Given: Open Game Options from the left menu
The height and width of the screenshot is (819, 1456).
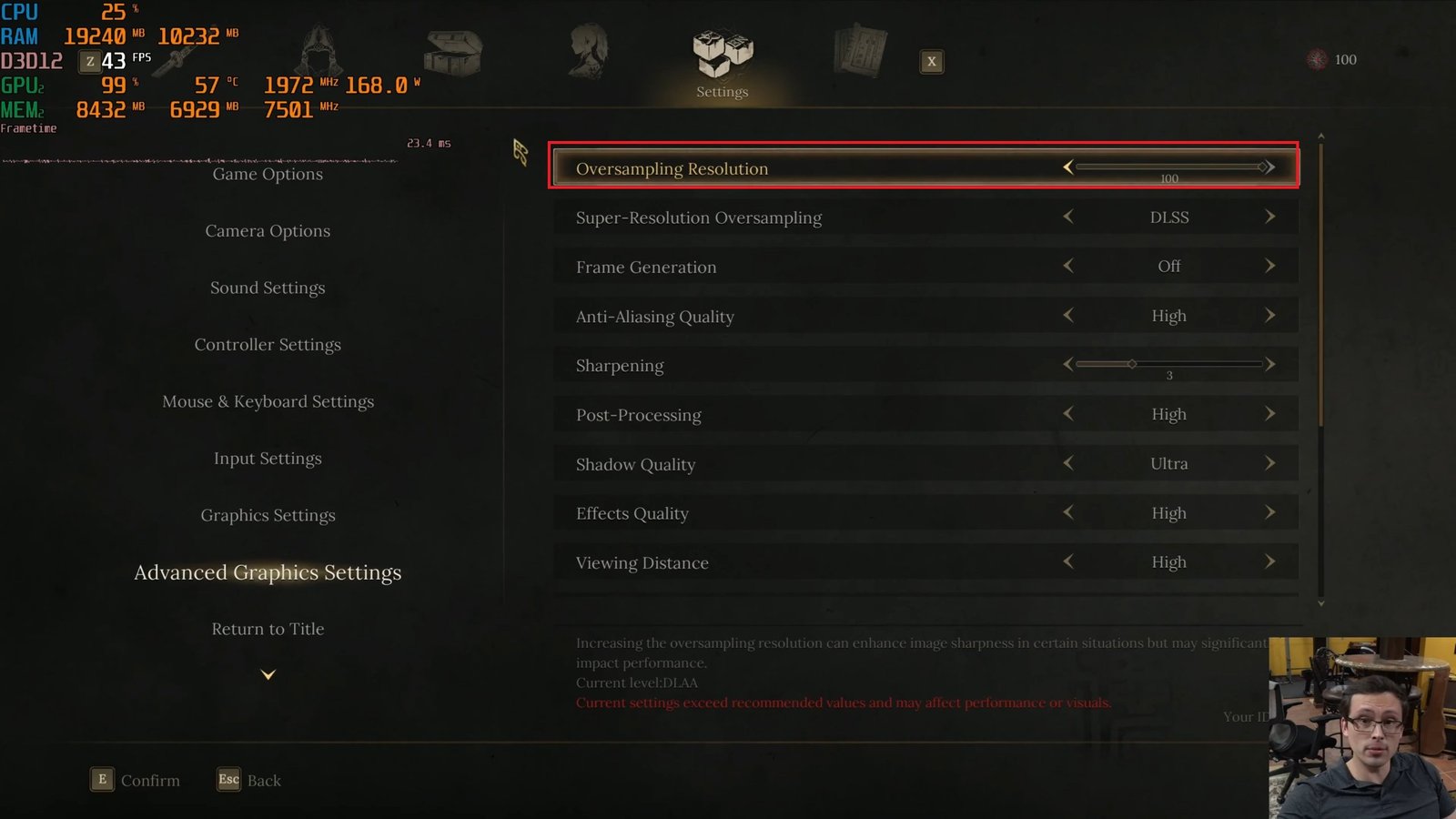Looking at the screenshot, I should 268,174.
